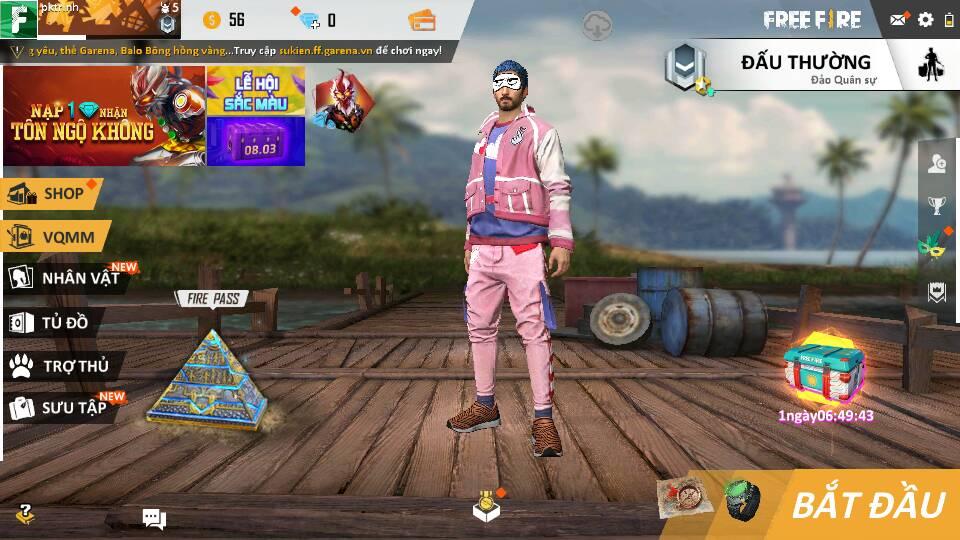Open the add friend icon
The image size is (960, 540).
(x=937, y=164)
